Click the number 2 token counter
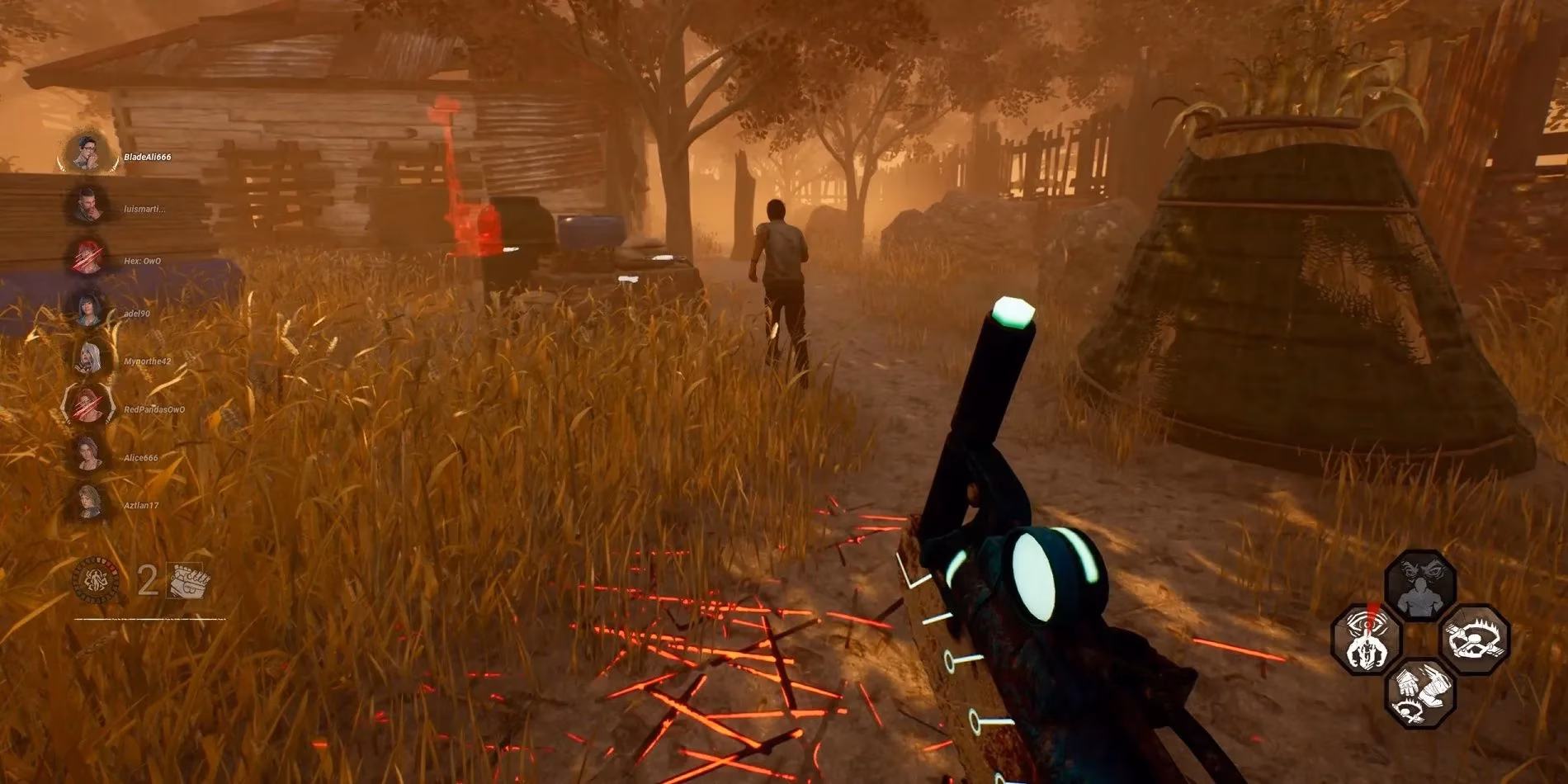This screenshot has height=784, width=1568. click(148, 579)
